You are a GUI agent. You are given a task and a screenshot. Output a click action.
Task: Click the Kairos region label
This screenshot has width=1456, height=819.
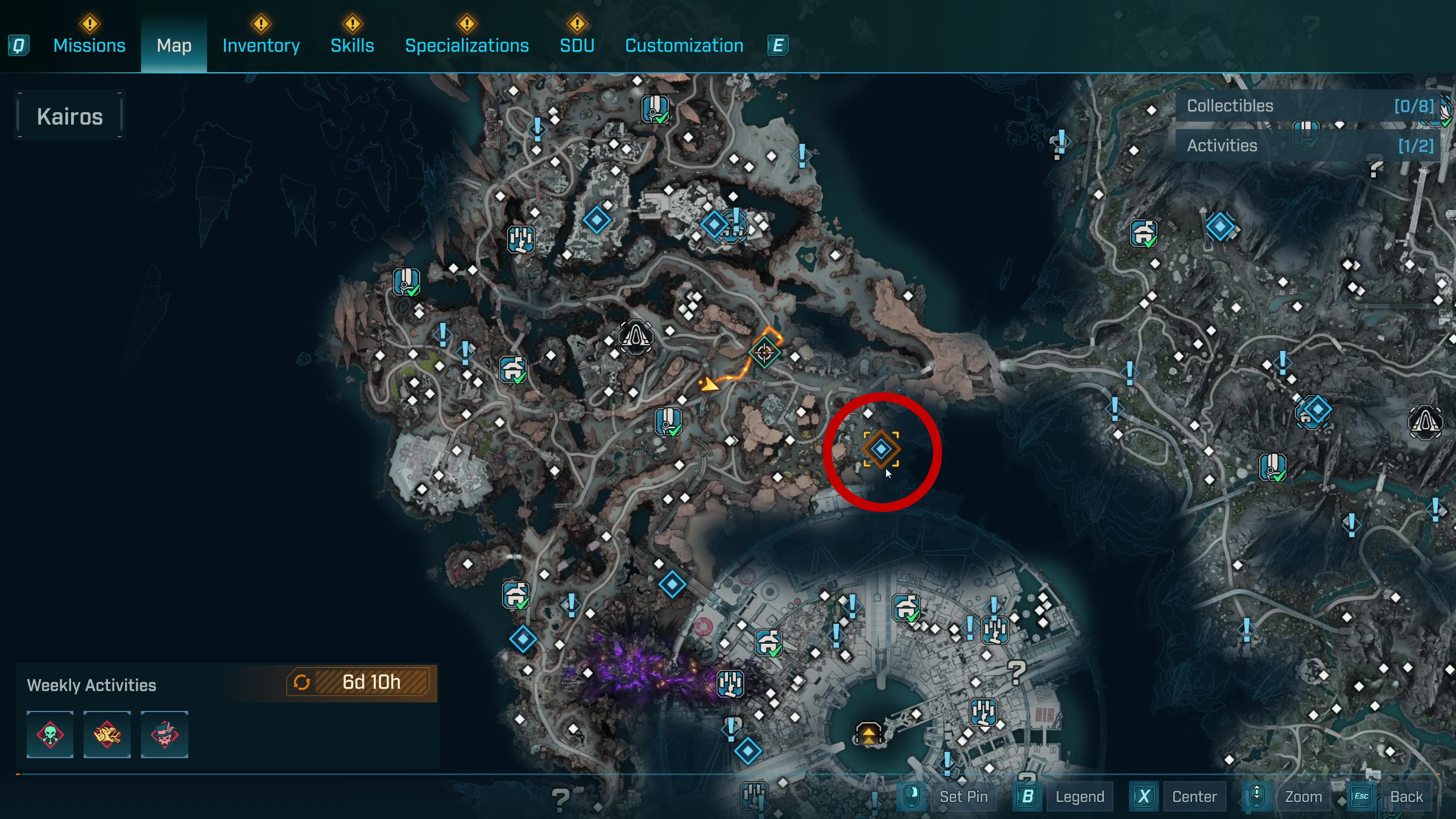coord(70,117)
